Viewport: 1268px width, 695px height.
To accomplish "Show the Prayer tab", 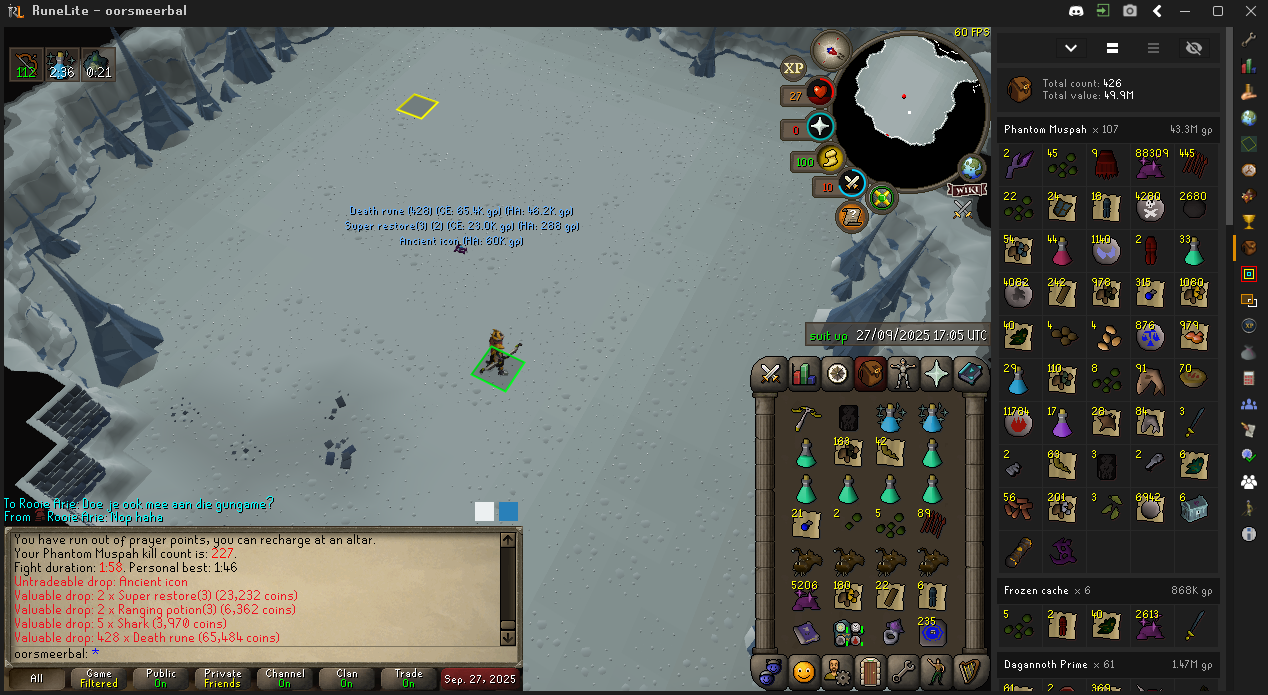I will click(x=937, y=374).
